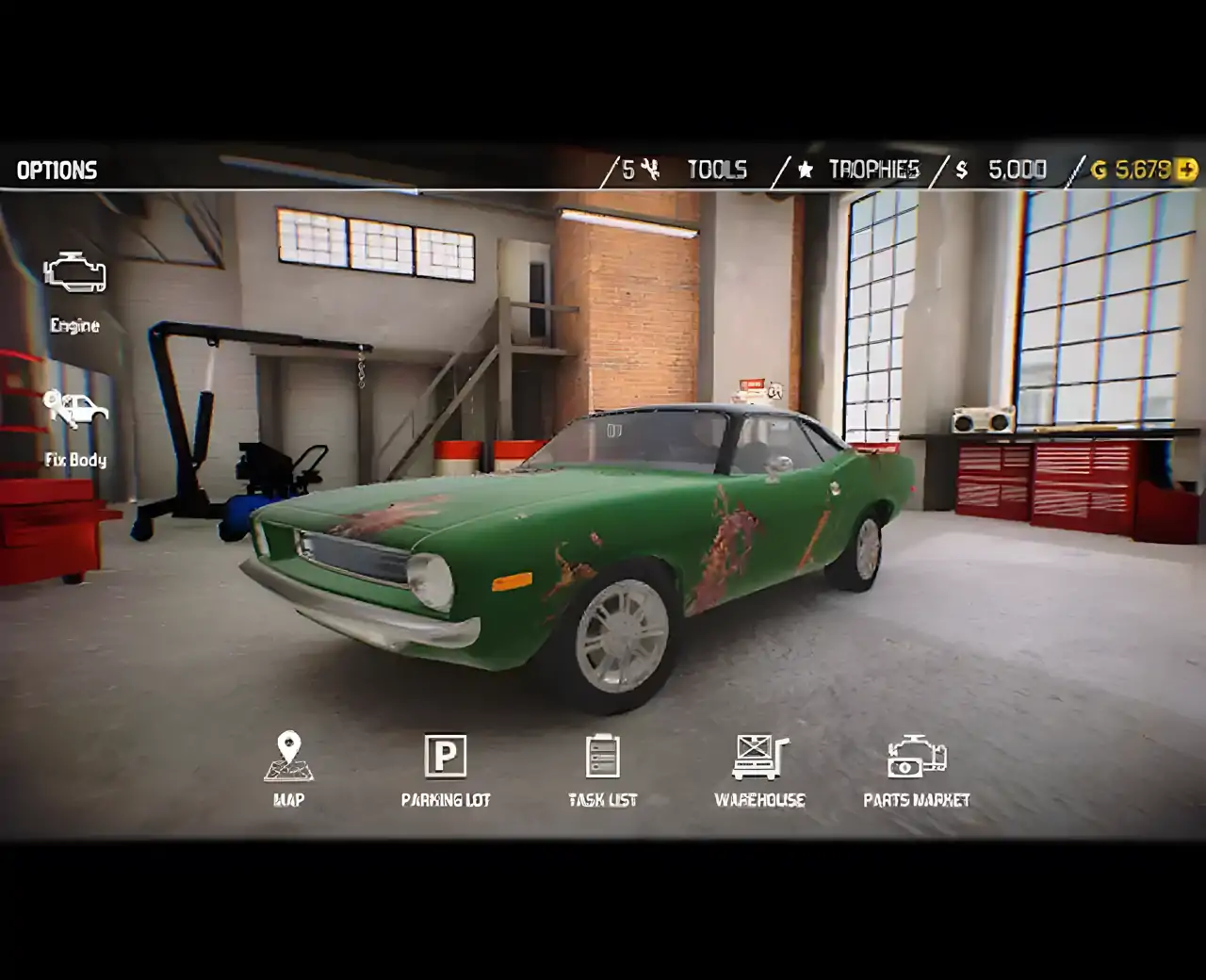Show the Task List
Viewport: 1206px width, 980px height.
pos(602,769)
